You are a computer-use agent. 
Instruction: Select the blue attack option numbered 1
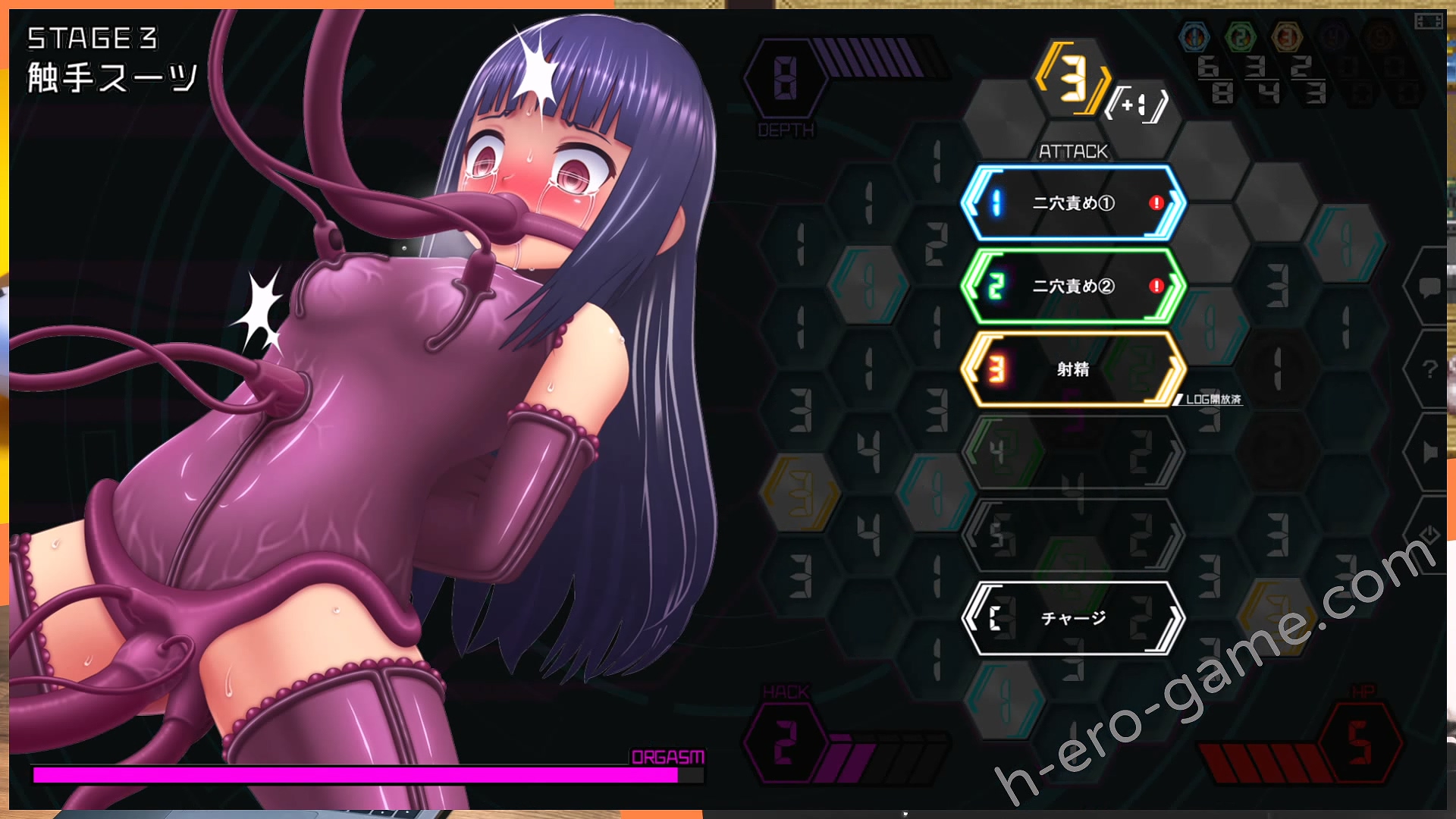(x=1073, y=203)
